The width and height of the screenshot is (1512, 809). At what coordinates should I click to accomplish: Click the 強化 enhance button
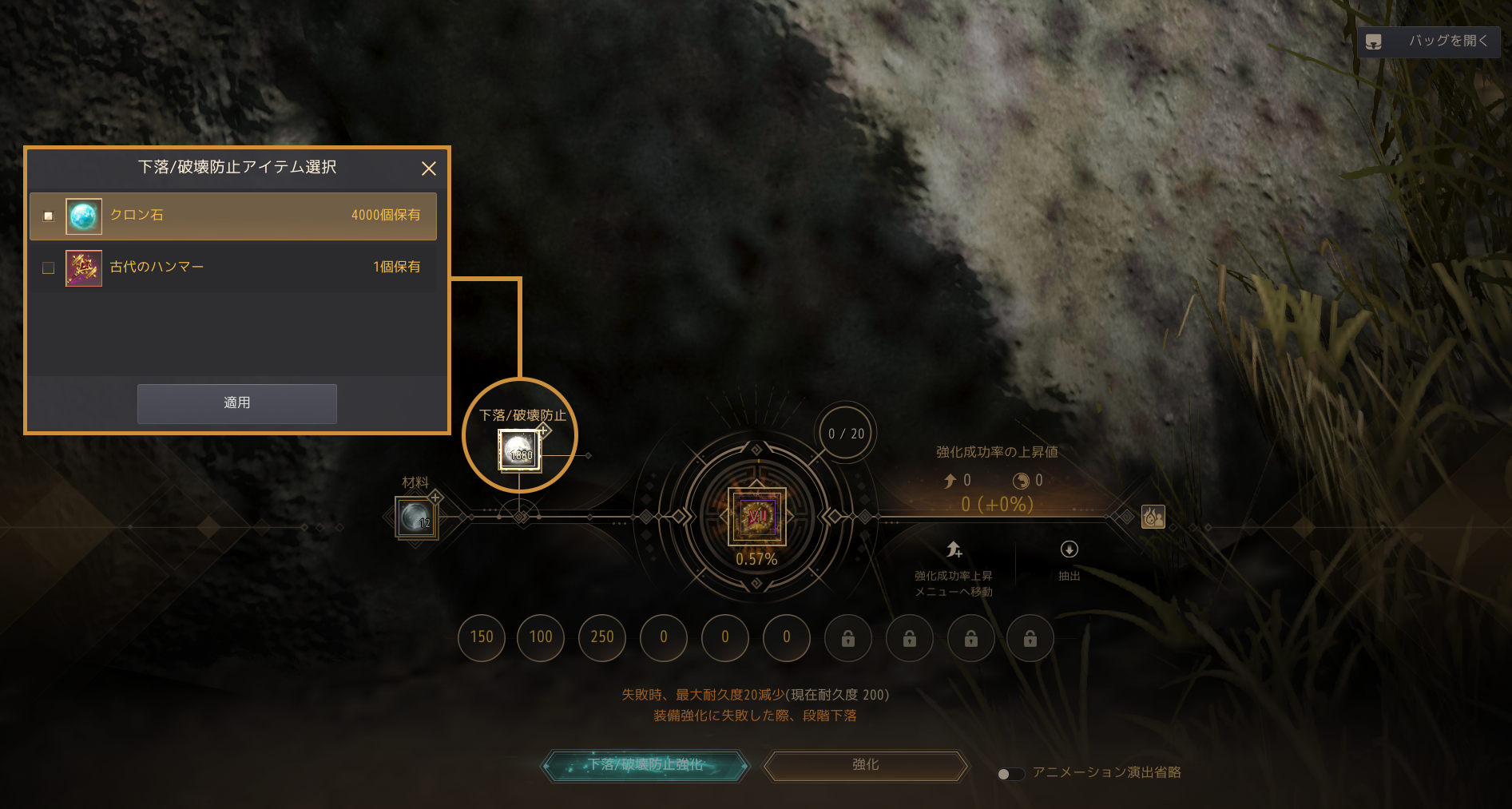866,766
